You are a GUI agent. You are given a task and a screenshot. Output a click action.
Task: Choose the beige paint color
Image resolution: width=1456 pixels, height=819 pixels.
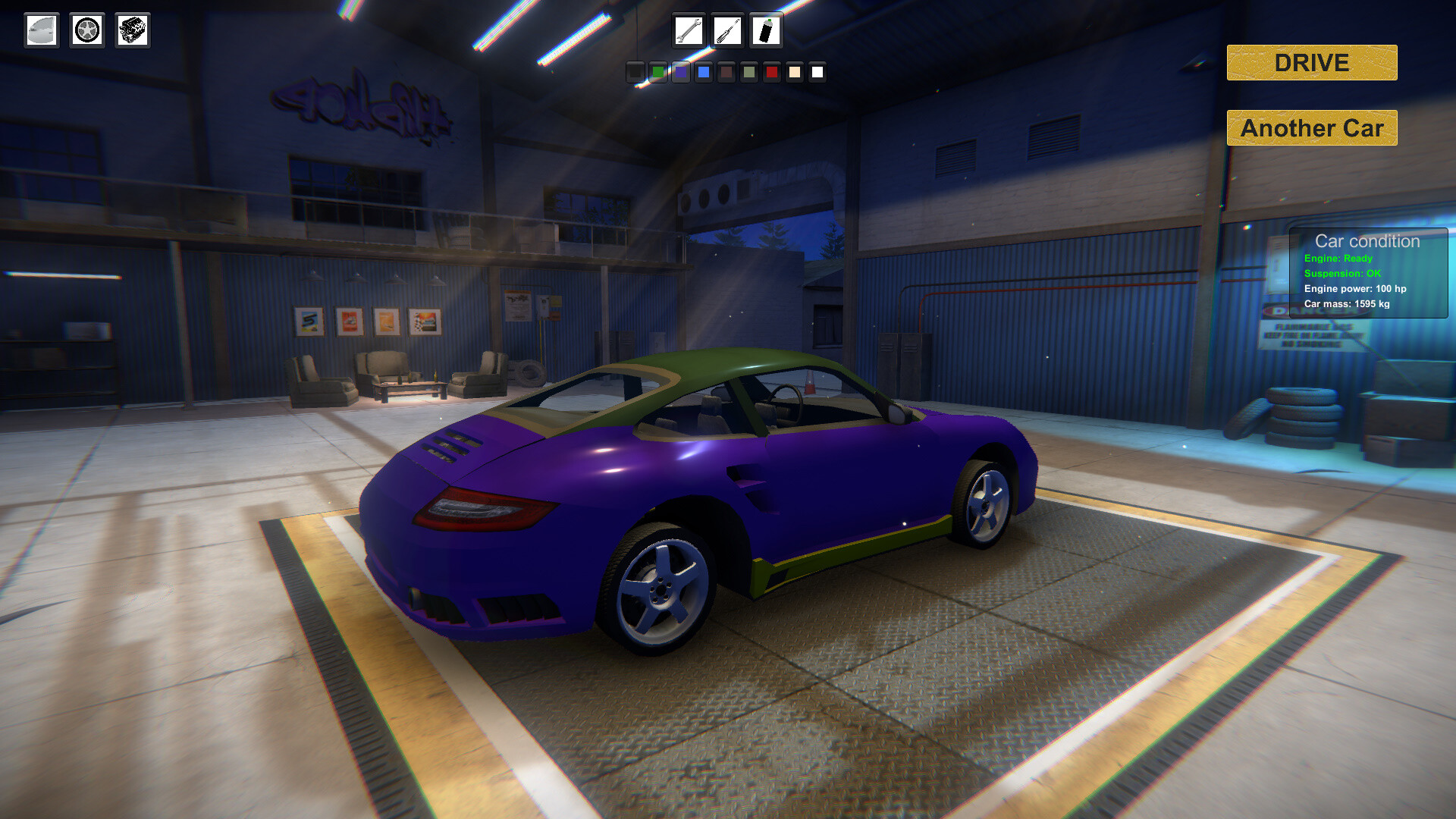point(794,73)
